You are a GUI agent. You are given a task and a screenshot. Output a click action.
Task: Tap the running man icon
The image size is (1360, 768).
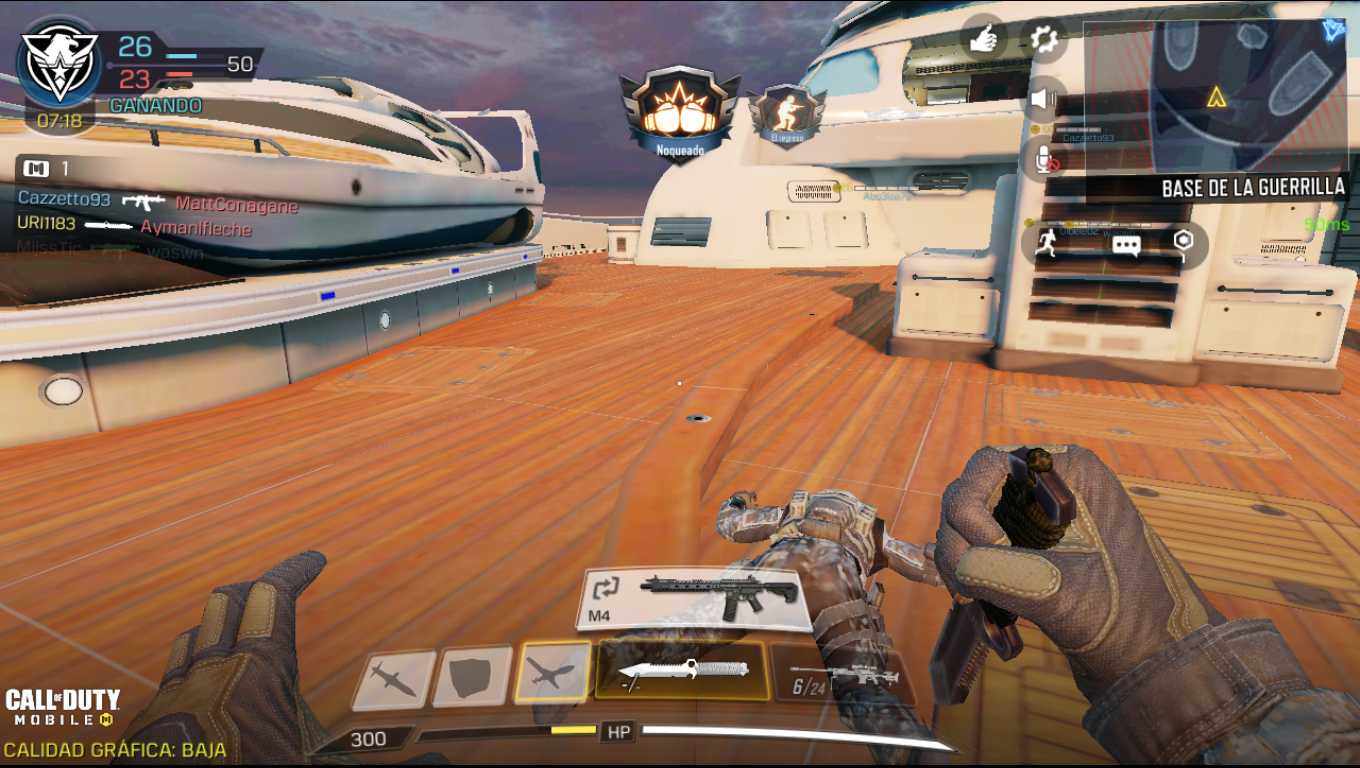pos(1047,244)
